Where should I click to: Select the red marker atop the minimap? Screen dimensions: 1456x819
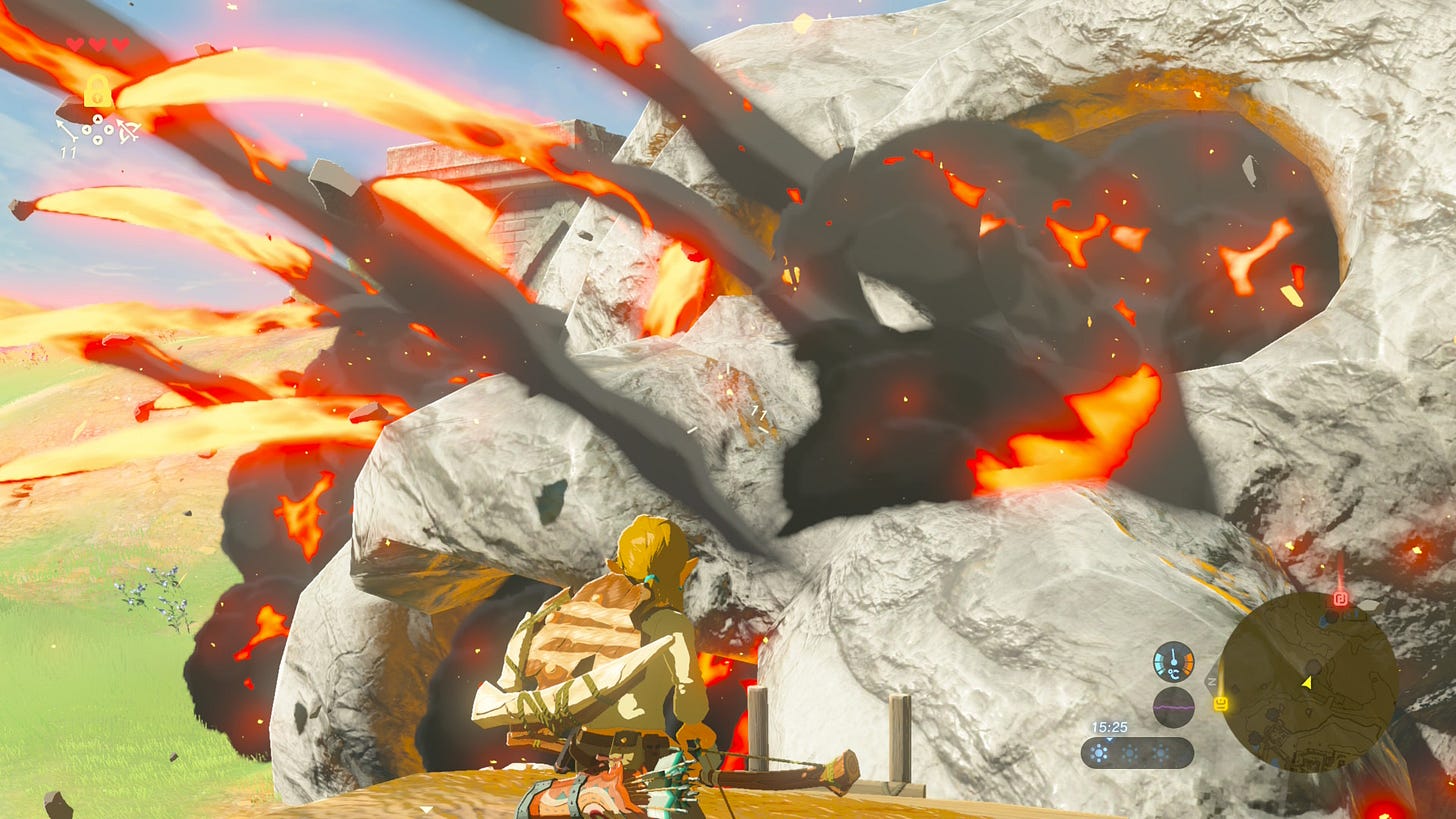1341,599
